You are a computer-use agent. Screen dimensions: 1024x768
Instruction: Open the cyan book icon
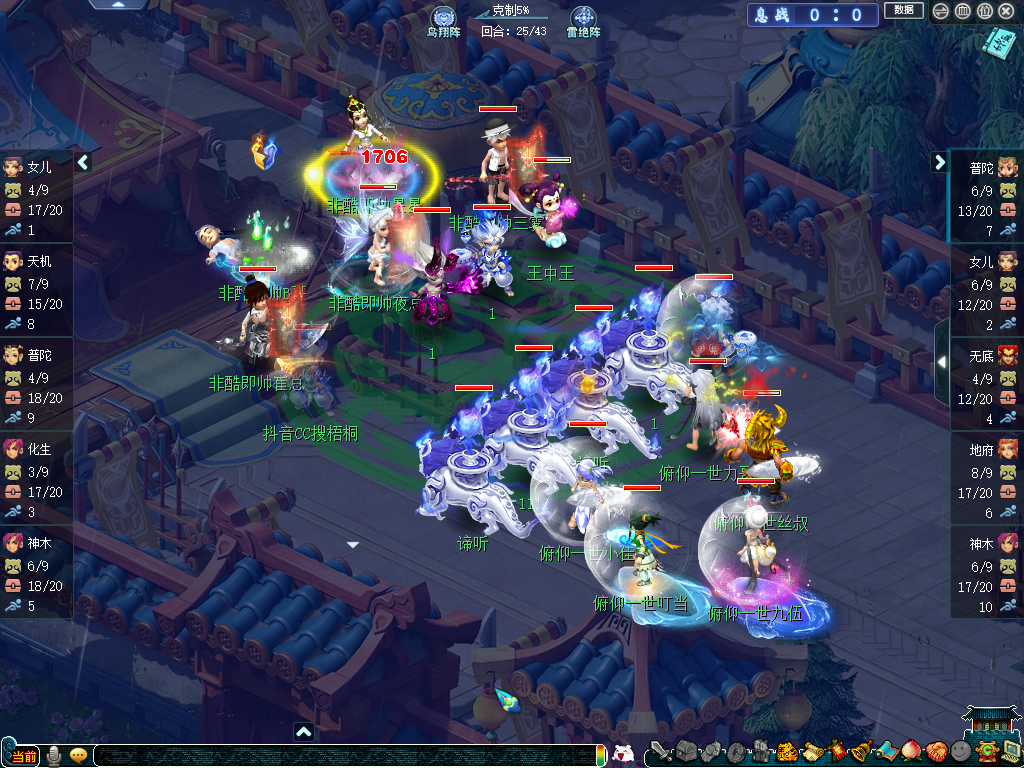click(x=997, y=41)
